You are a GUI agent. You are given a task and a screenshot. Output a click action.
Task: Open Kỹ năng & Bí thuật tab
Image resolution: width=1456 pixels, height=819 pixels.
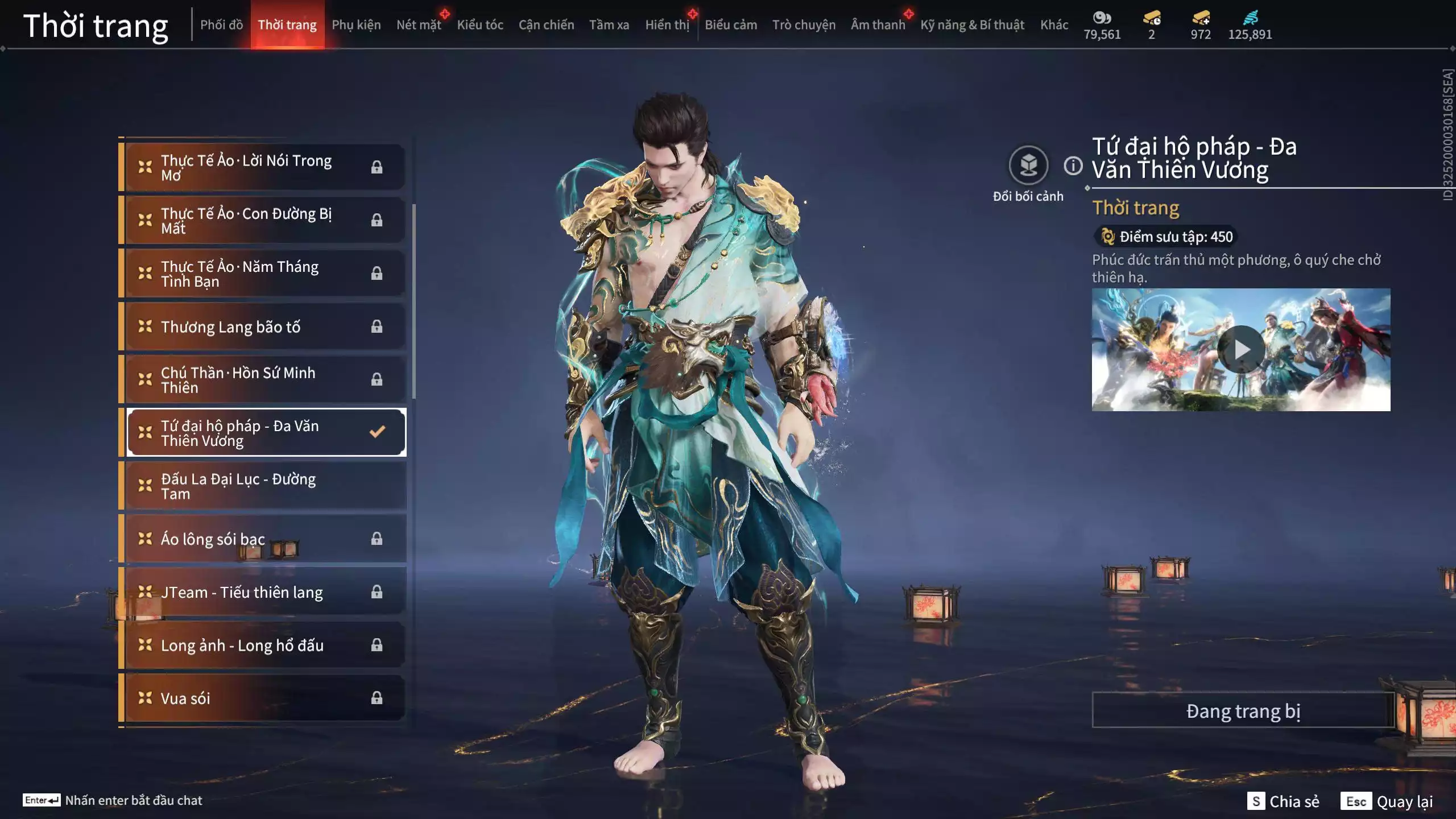(x=972, y=25)
